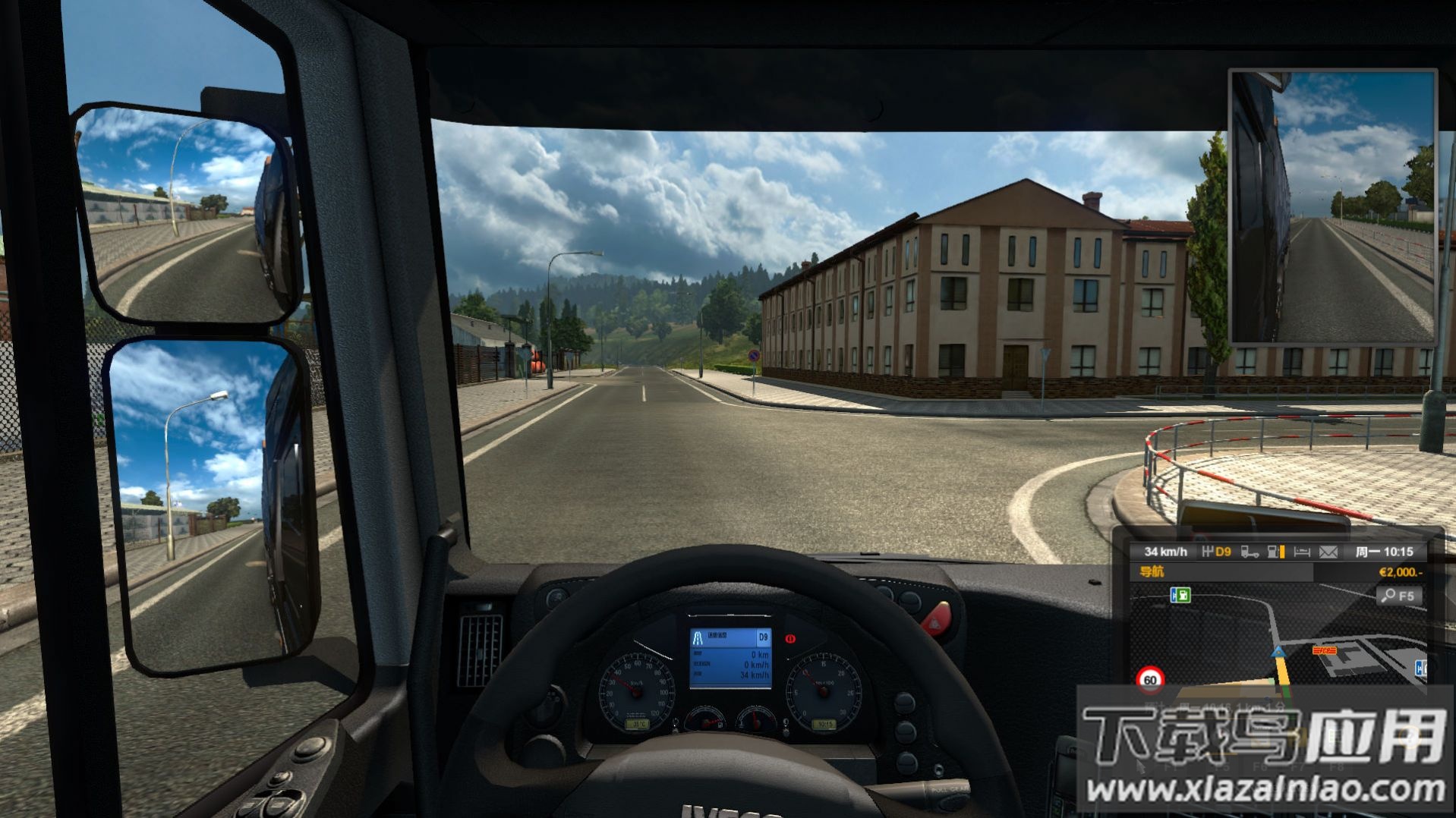Select the green gas station map marker

coord(1180,596)
